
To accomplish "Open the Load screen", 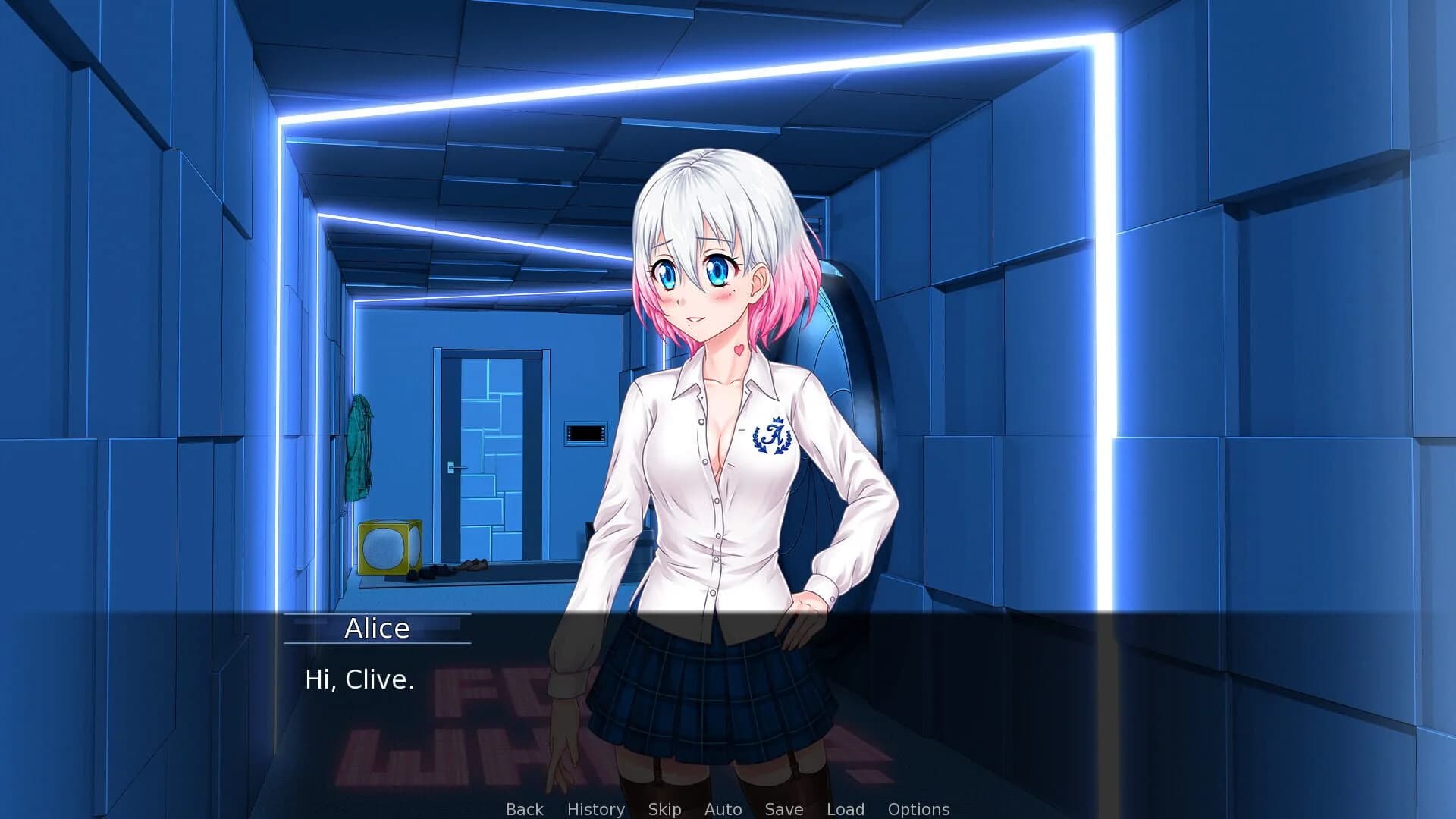I will (x=846, y=808).
